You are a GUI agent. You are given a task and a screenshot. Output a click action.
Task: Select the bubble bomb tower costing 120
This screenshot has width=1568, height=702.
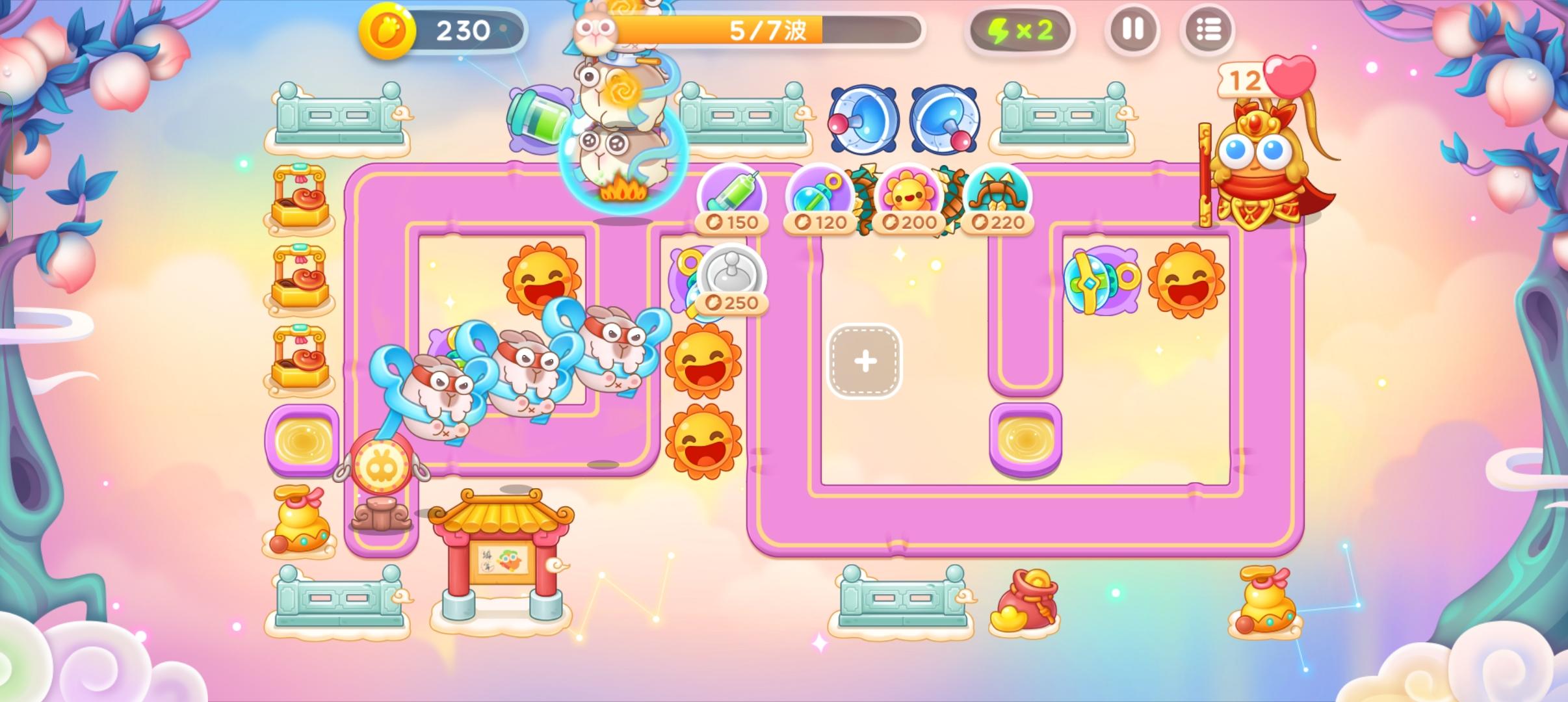[820, 192]
